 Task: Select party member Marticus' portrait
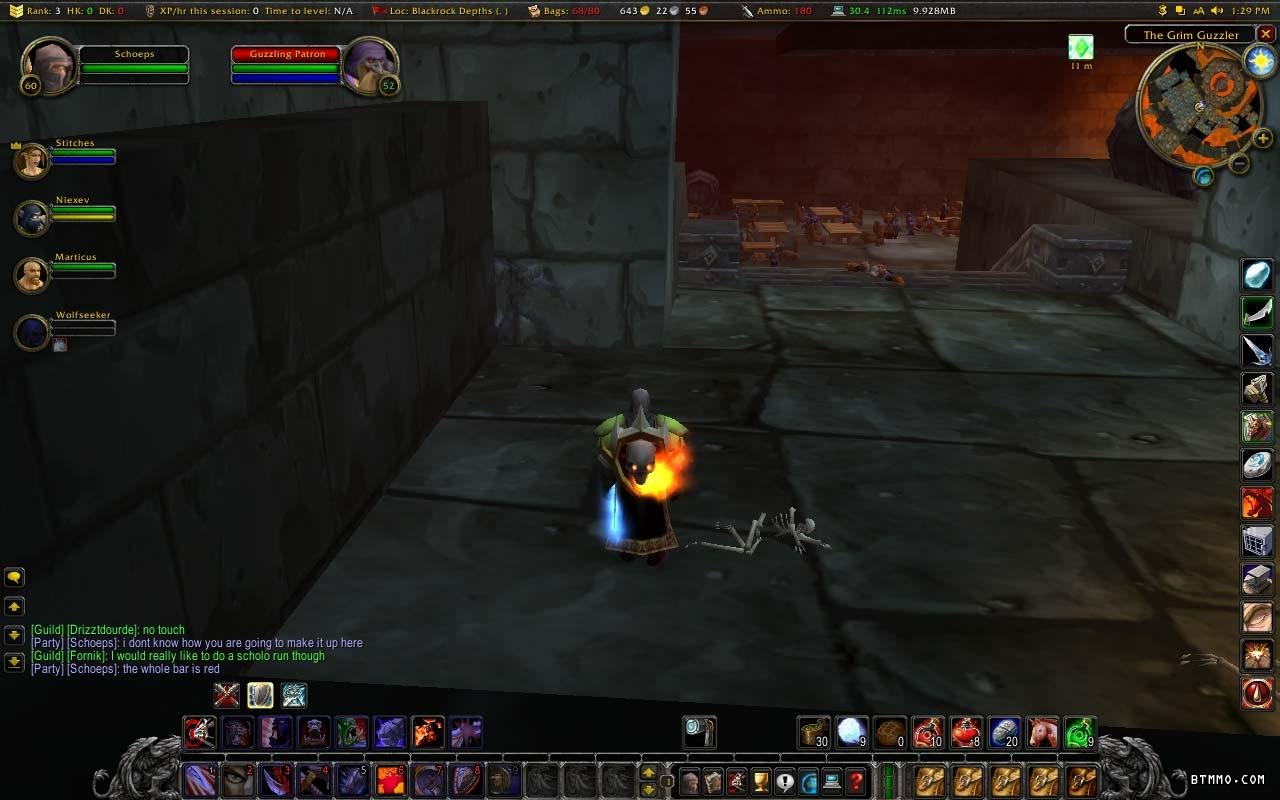31,274
